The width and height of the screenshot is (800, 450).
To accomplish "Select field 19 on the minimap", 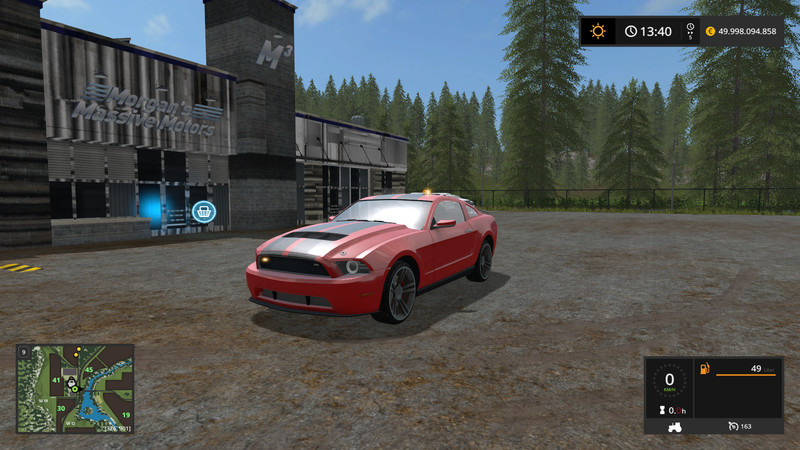I will click(125, 414).
